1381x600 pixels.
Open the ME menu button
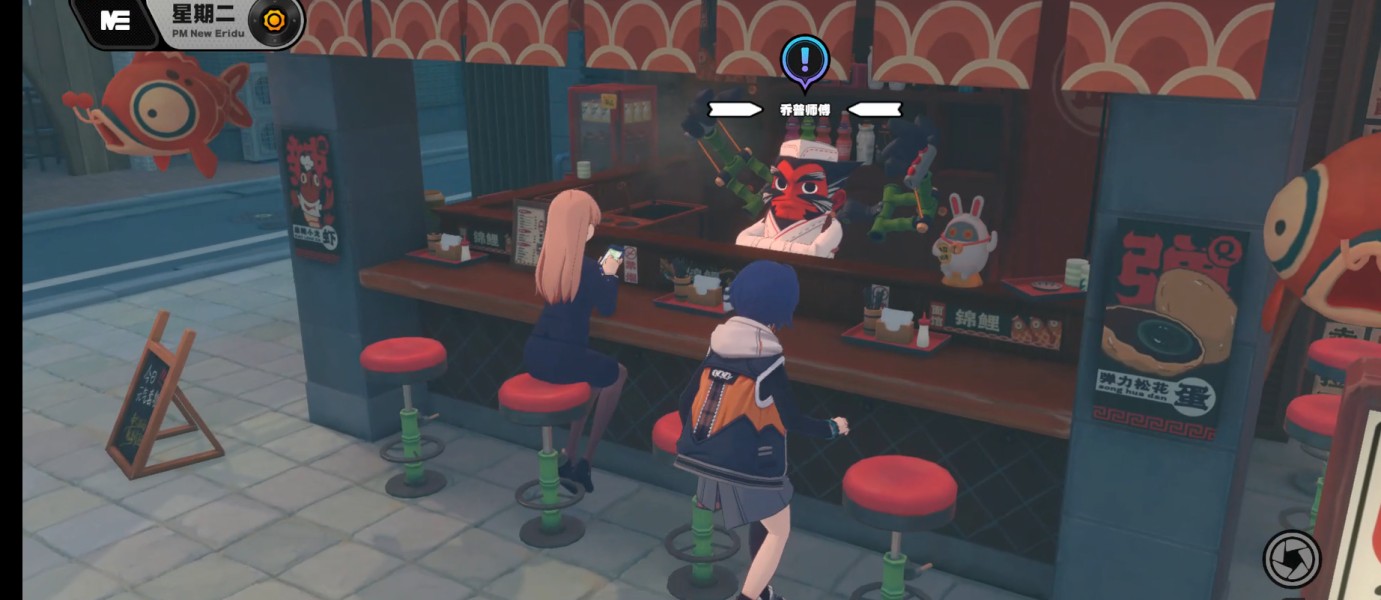point(116,21)
